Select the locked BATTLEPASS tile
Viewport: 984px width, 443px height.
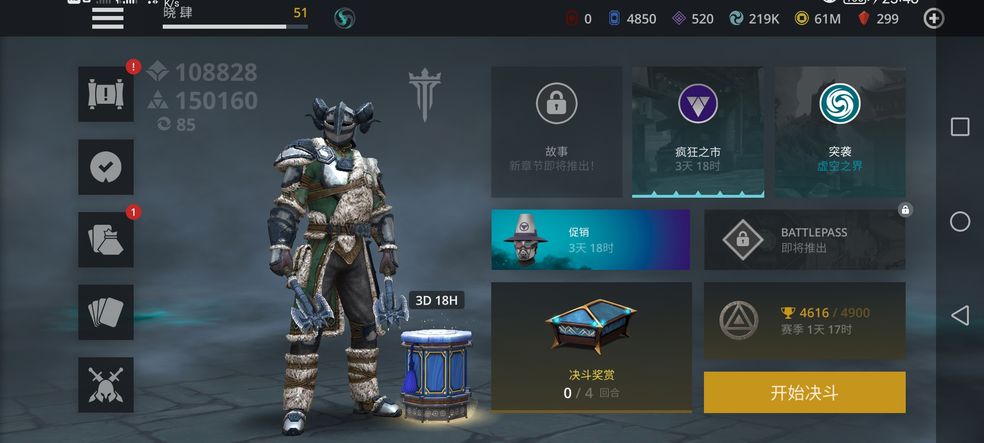tap(804, 240)
